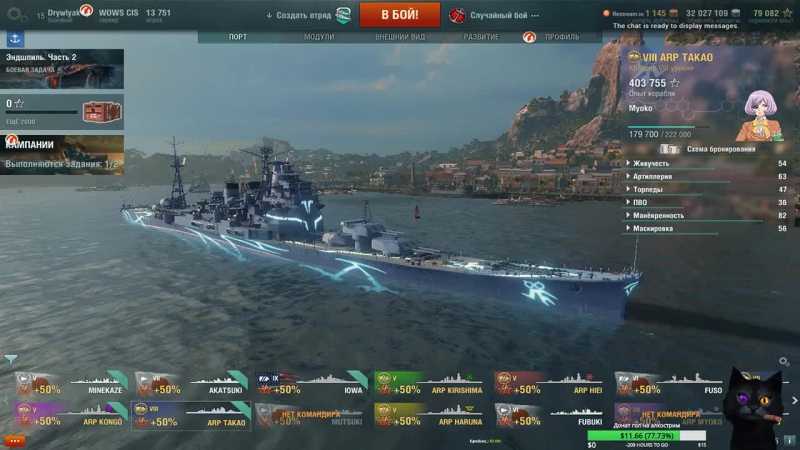Select the Порт tab
The width and height of the screenshot is (800, 450).
tap(238, 37)
